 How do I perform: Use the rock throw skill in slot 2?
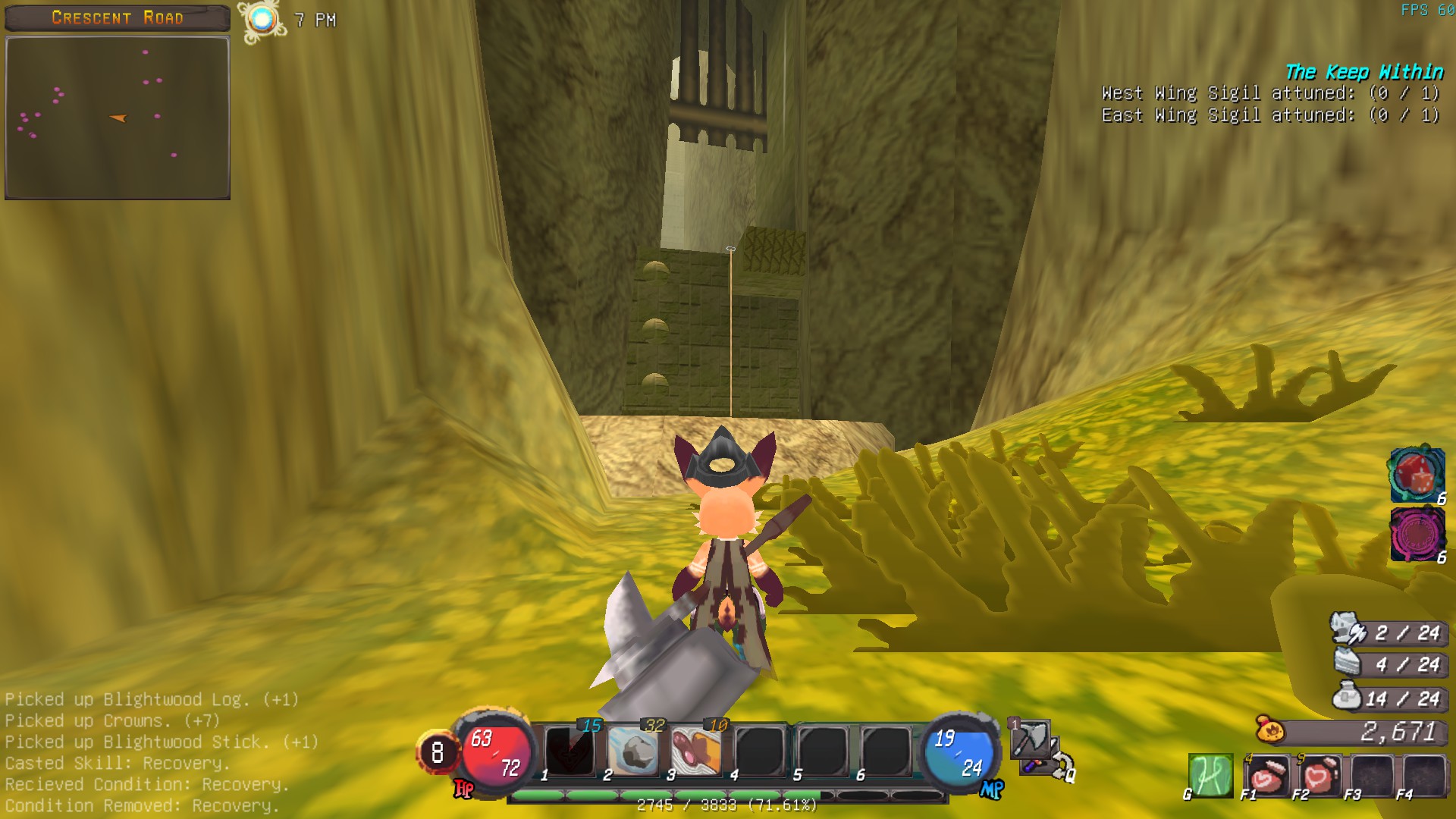(x=633, y=751)
